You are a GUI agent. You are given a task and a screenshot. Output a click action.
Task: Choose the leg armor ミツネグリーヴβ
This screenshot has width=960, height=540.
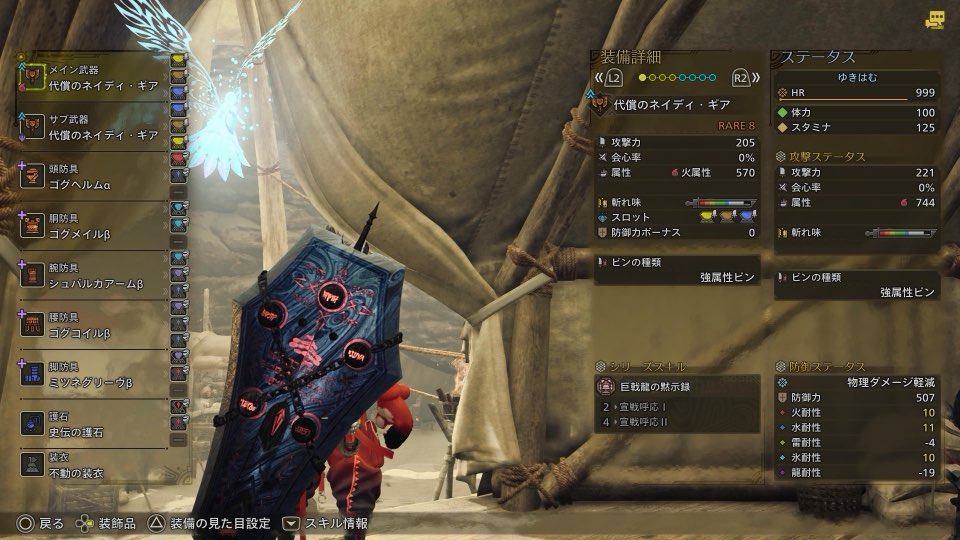pyautogui.click(x=96, y=374)
